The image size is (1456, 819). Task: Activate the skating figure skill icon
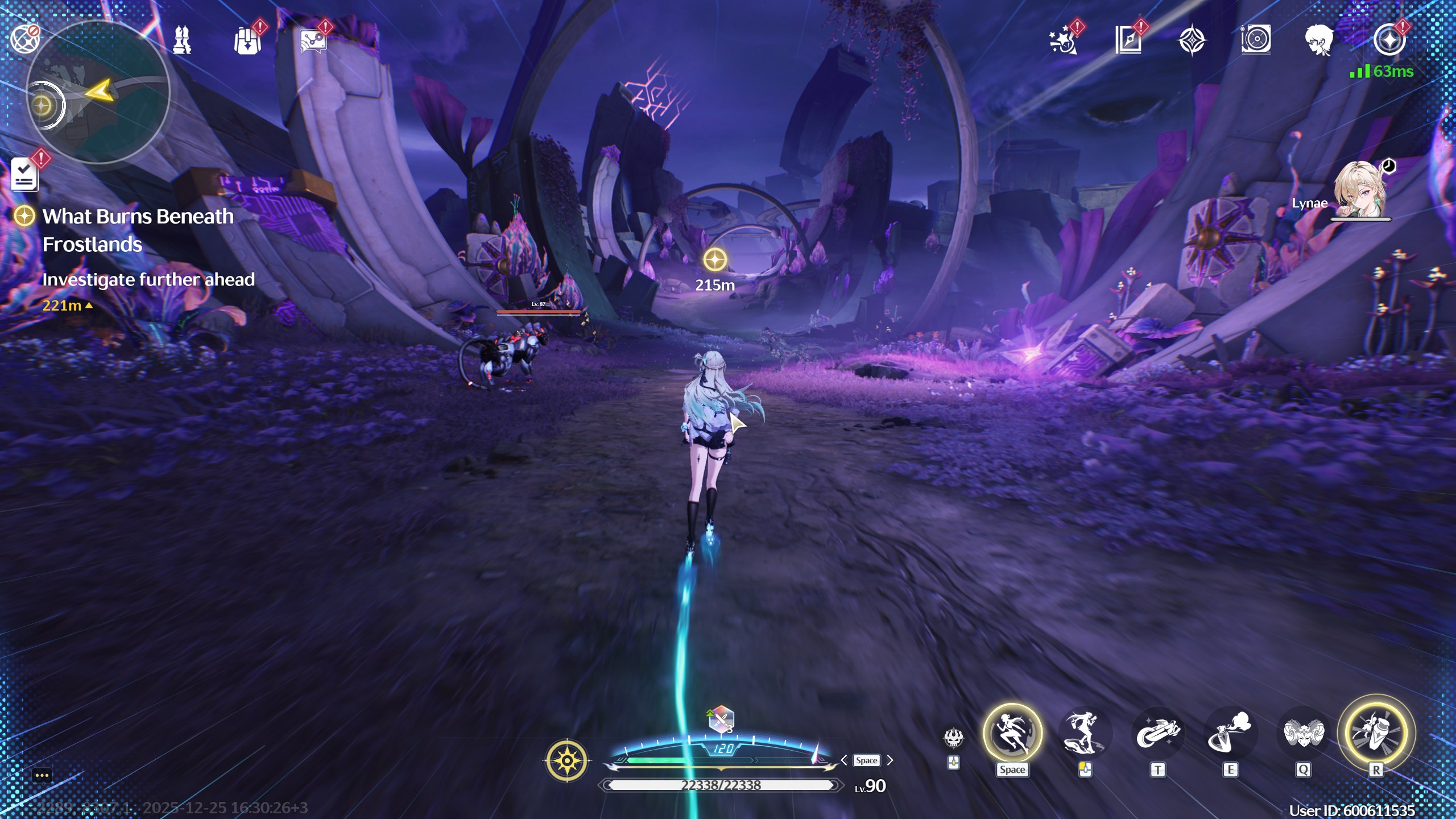point(1084,733)
